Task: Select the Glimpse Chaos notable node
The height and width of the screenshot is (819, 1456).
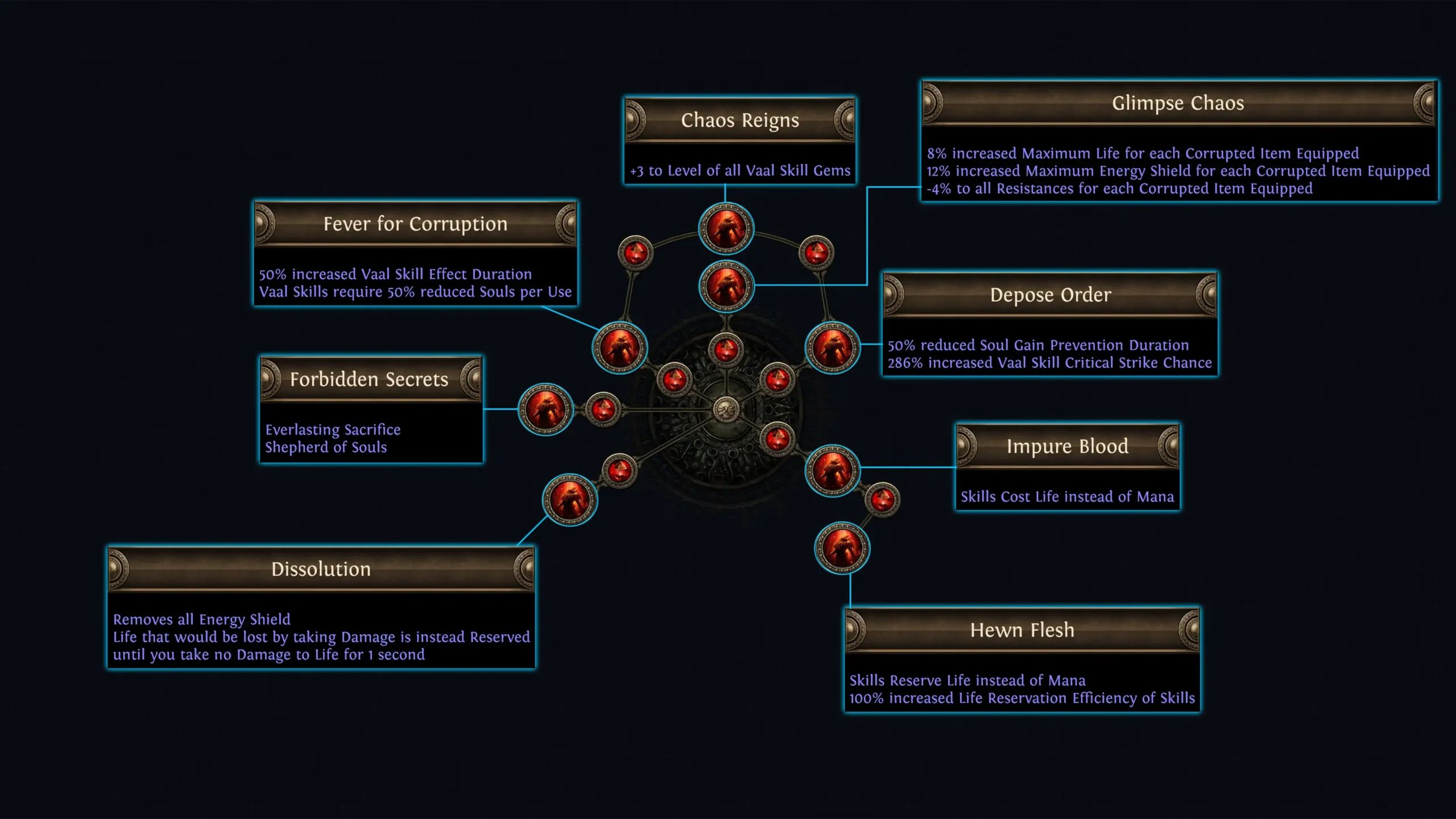Action: 728,287
